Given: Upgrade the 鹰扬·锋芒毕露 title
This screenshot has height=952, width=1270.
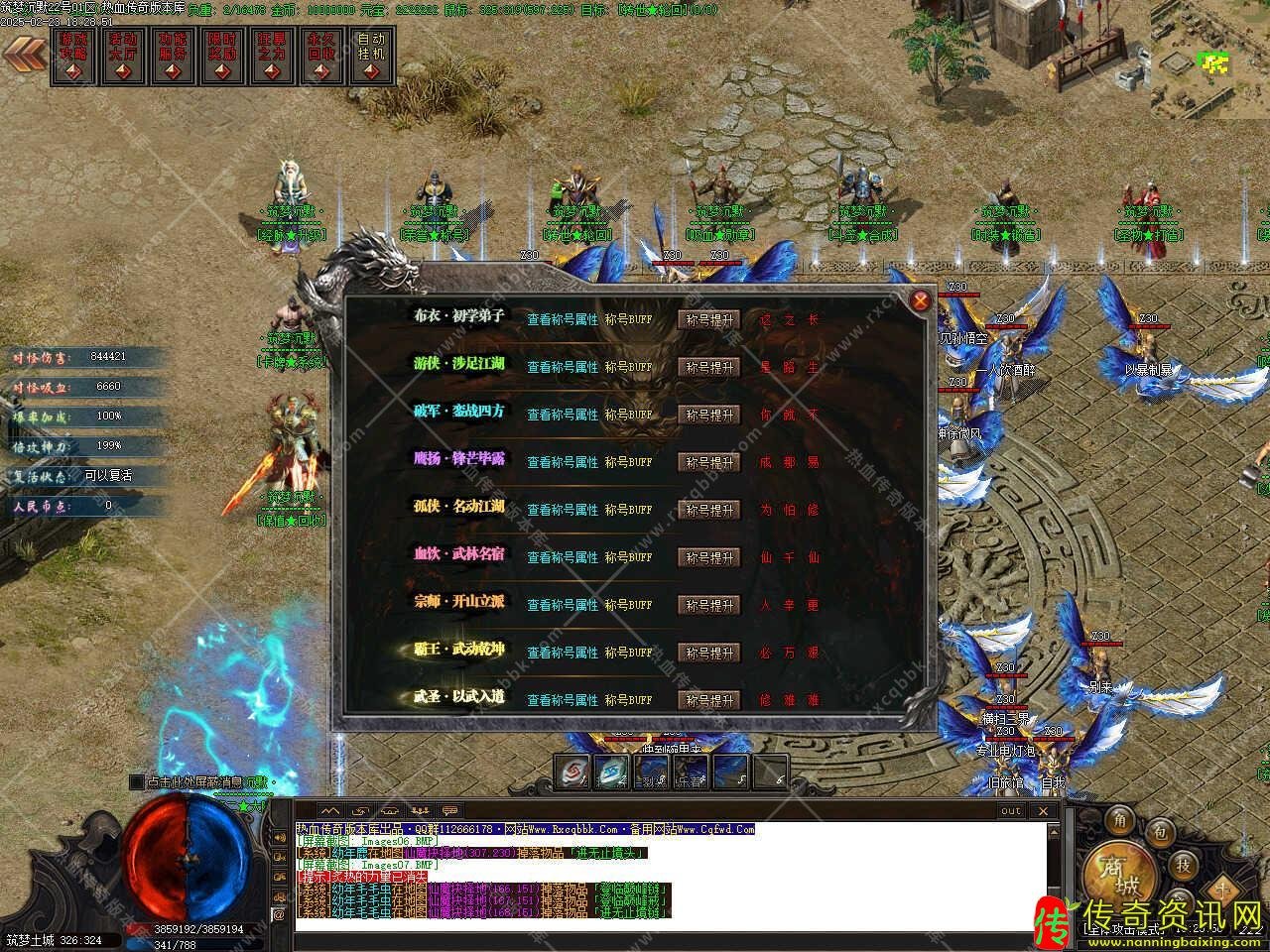Looking at the screenshot, I should (709, 462).
